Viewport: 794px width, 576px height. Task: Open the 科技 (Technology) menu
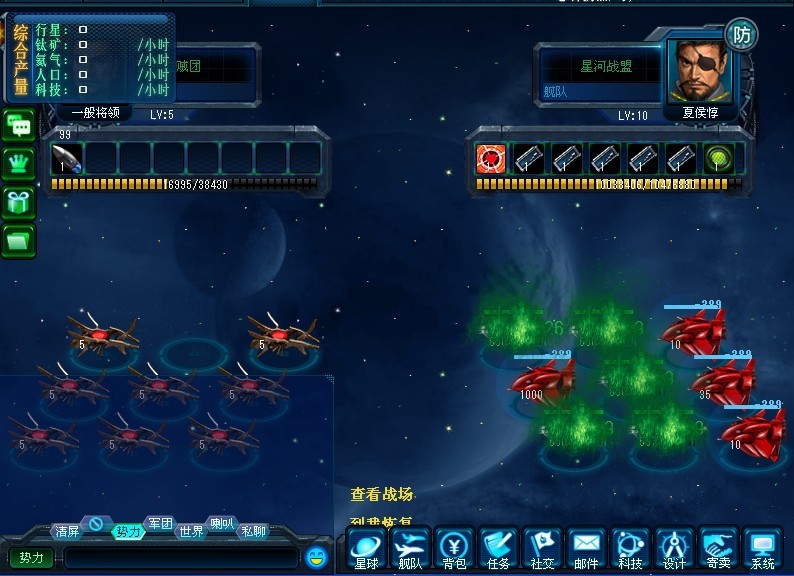coord(630,550)
